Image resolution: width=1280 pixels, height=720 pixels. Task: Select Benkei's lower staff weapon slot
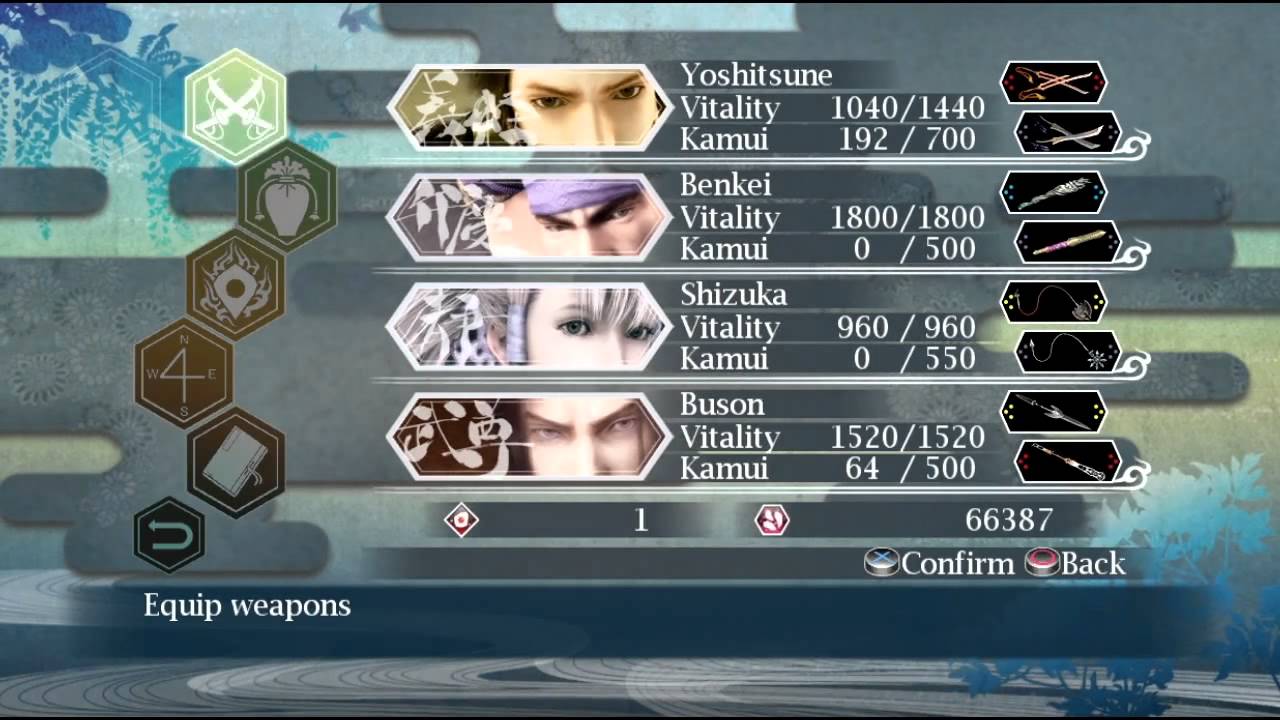pyautogui.click(x=1067, y=242)
